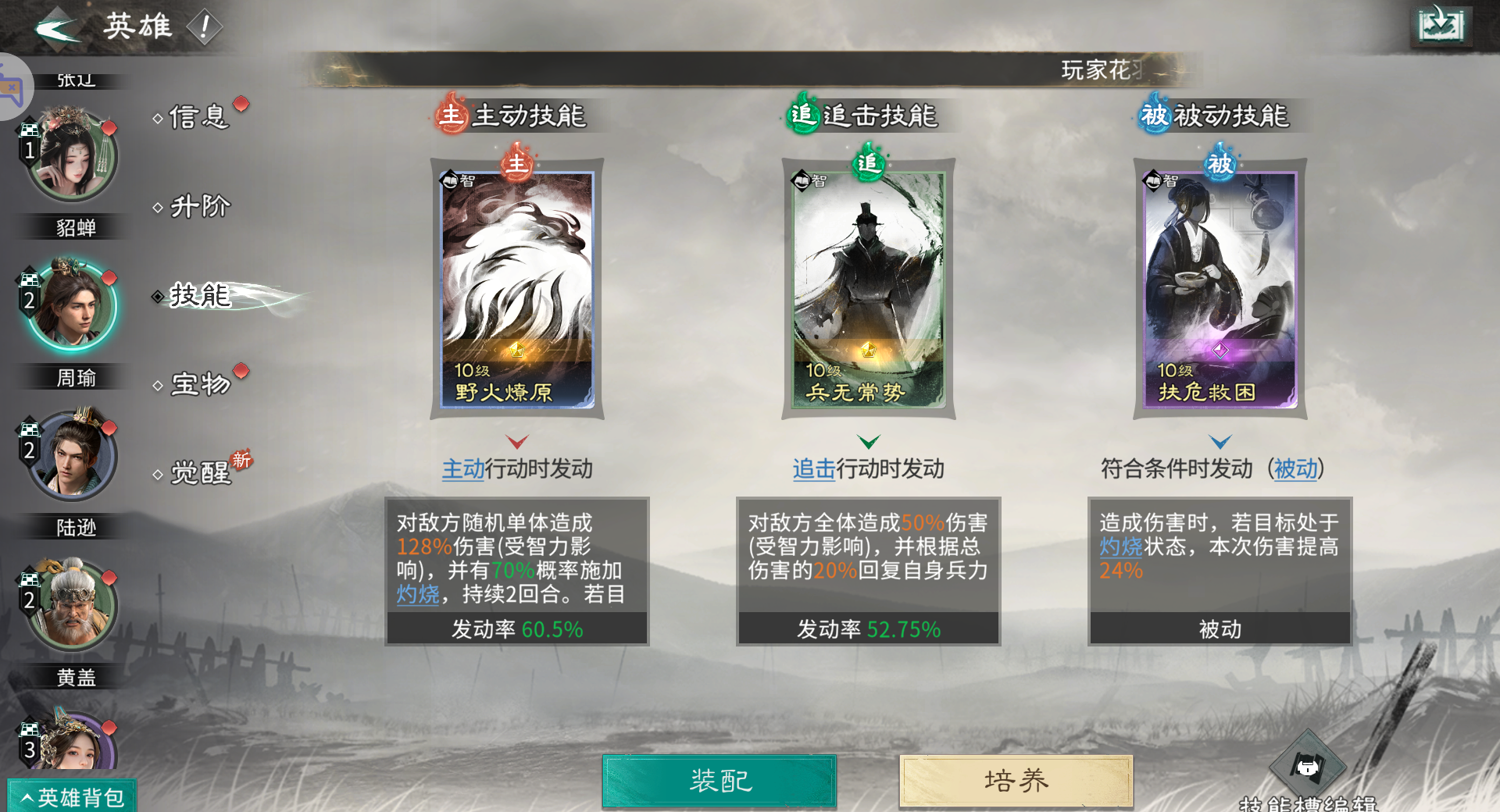This screenshot has width=1500, height=812.
Task: Click the 智 book icon on the active skill card
Action: coord(452,179)
